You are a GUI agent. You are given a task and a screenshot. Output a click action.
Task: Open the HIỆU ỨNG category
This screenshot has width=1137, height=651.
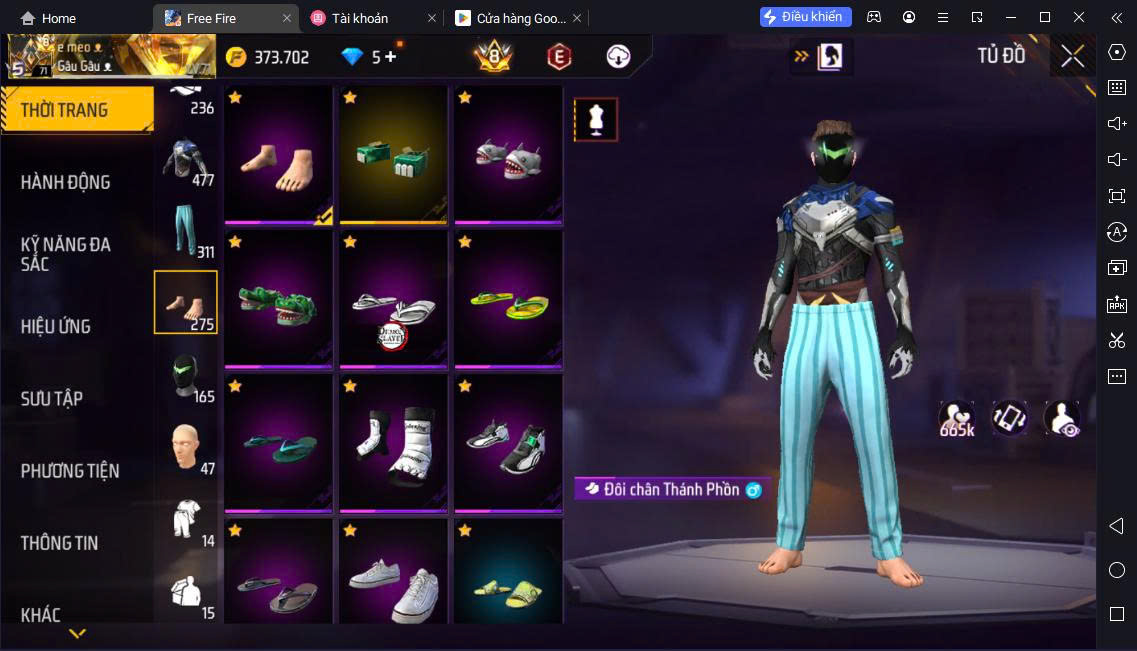point(56,326)
